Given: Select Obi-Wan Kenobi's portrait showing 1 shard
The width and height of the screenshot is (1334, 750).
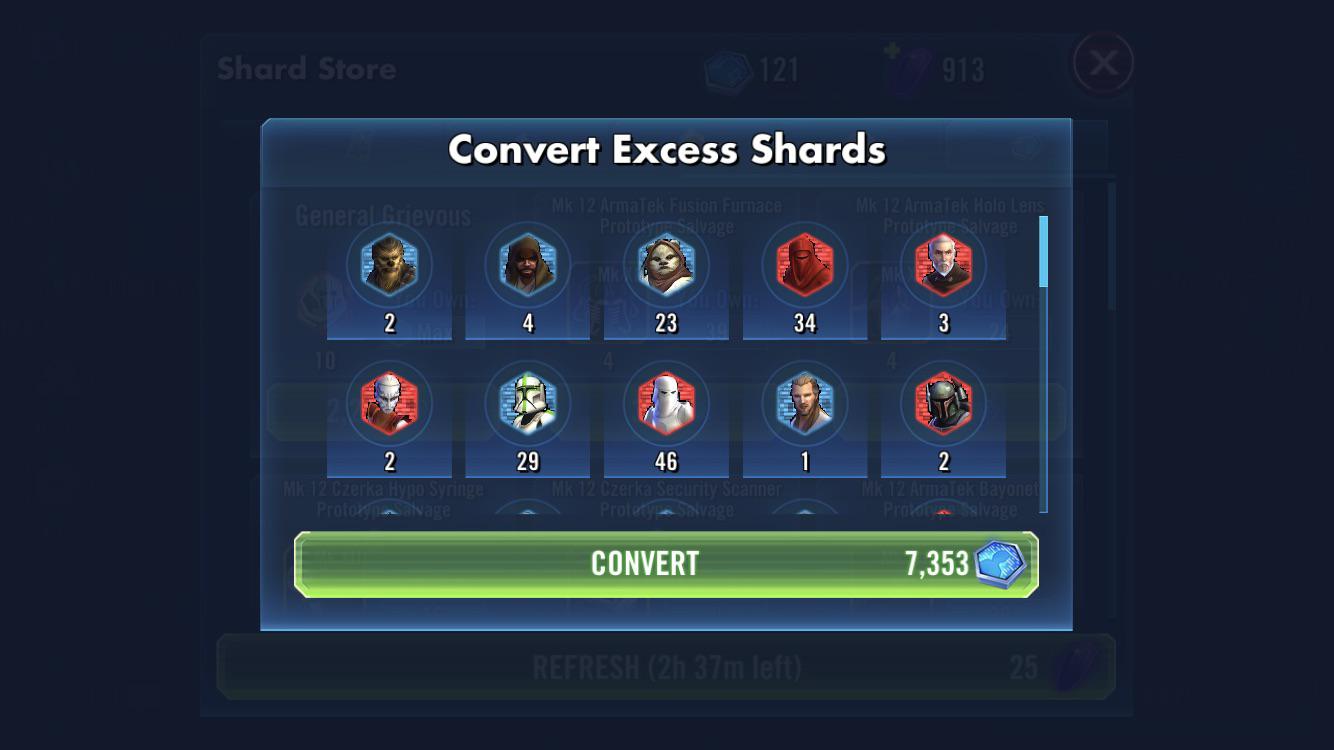Looking at the screenshot, I should pos(805,405).
